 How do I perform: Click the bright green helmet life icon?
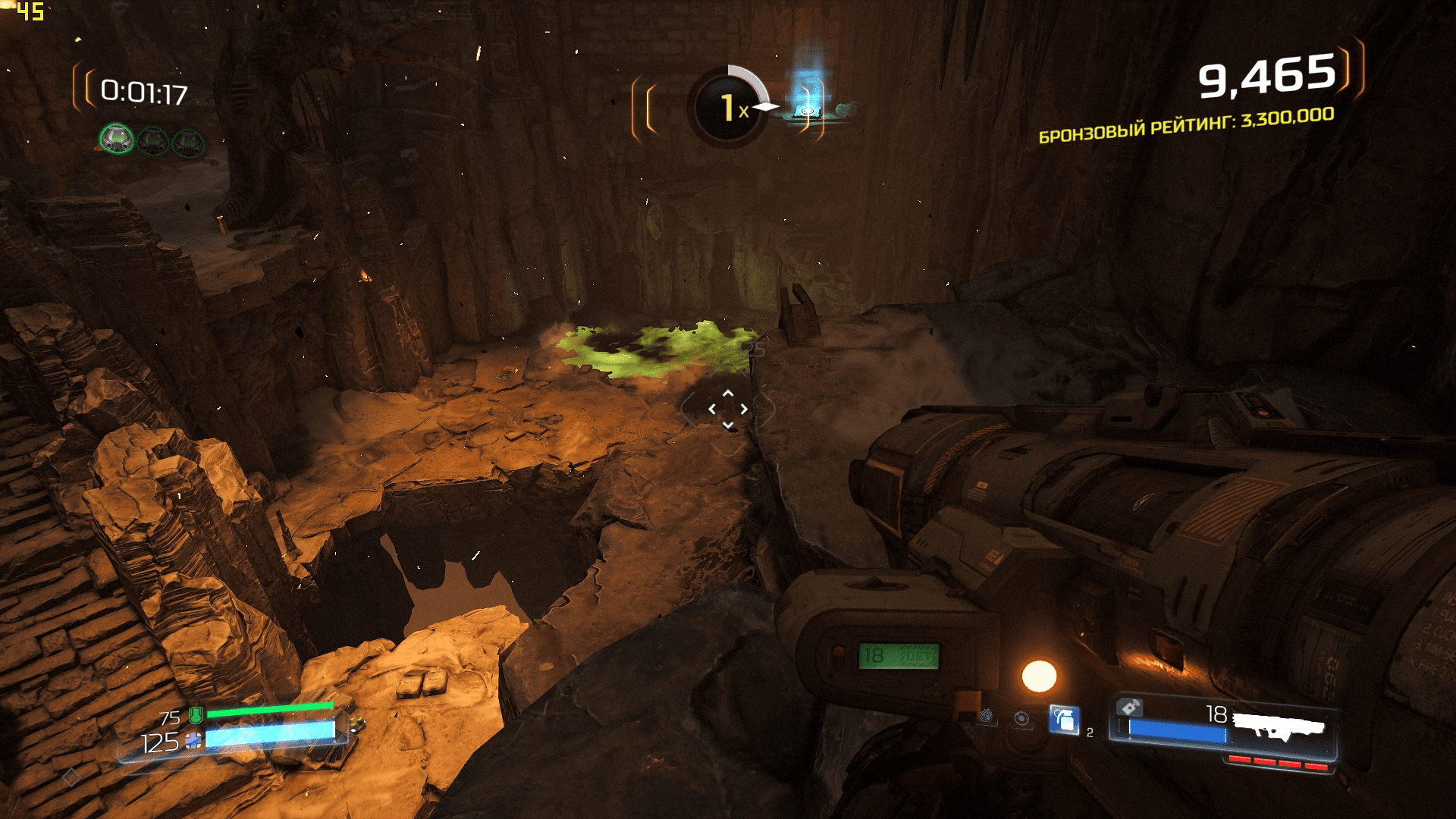click(117, 139)
